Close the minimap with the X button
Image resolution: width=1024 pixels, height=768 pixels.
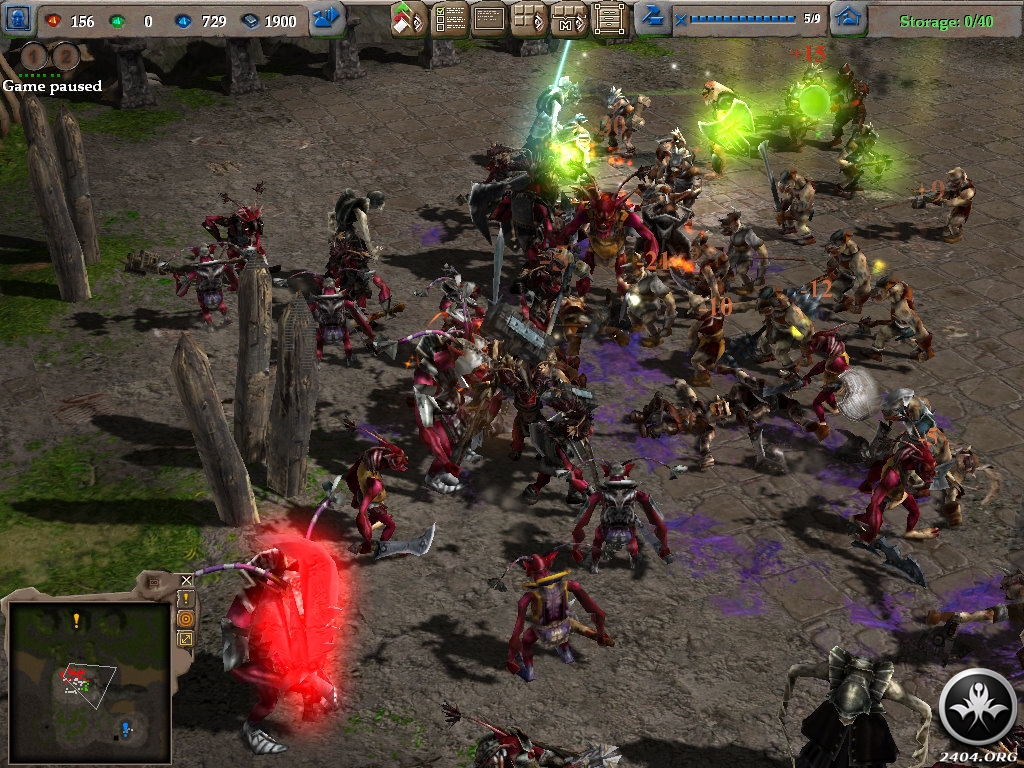pos(186,580)
